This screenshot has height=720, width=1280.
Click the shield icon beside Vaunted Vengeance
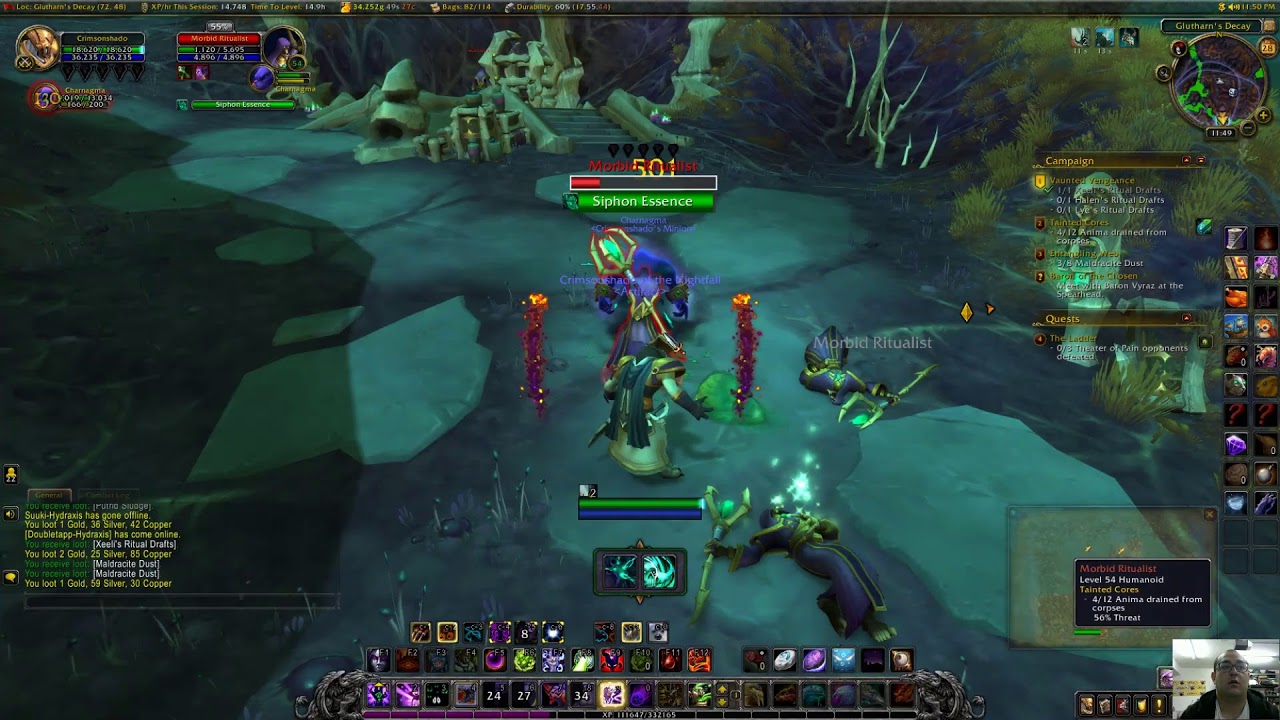tap(1039, 180)
